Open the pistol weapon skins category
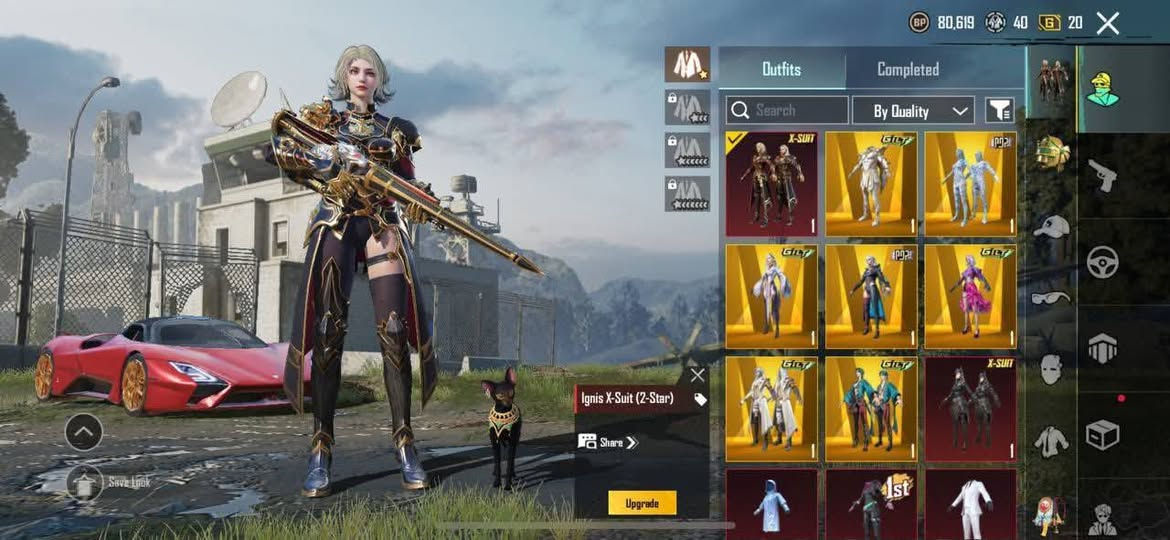The width and height of the screenshot is (1170, 540). (1102, 174)
